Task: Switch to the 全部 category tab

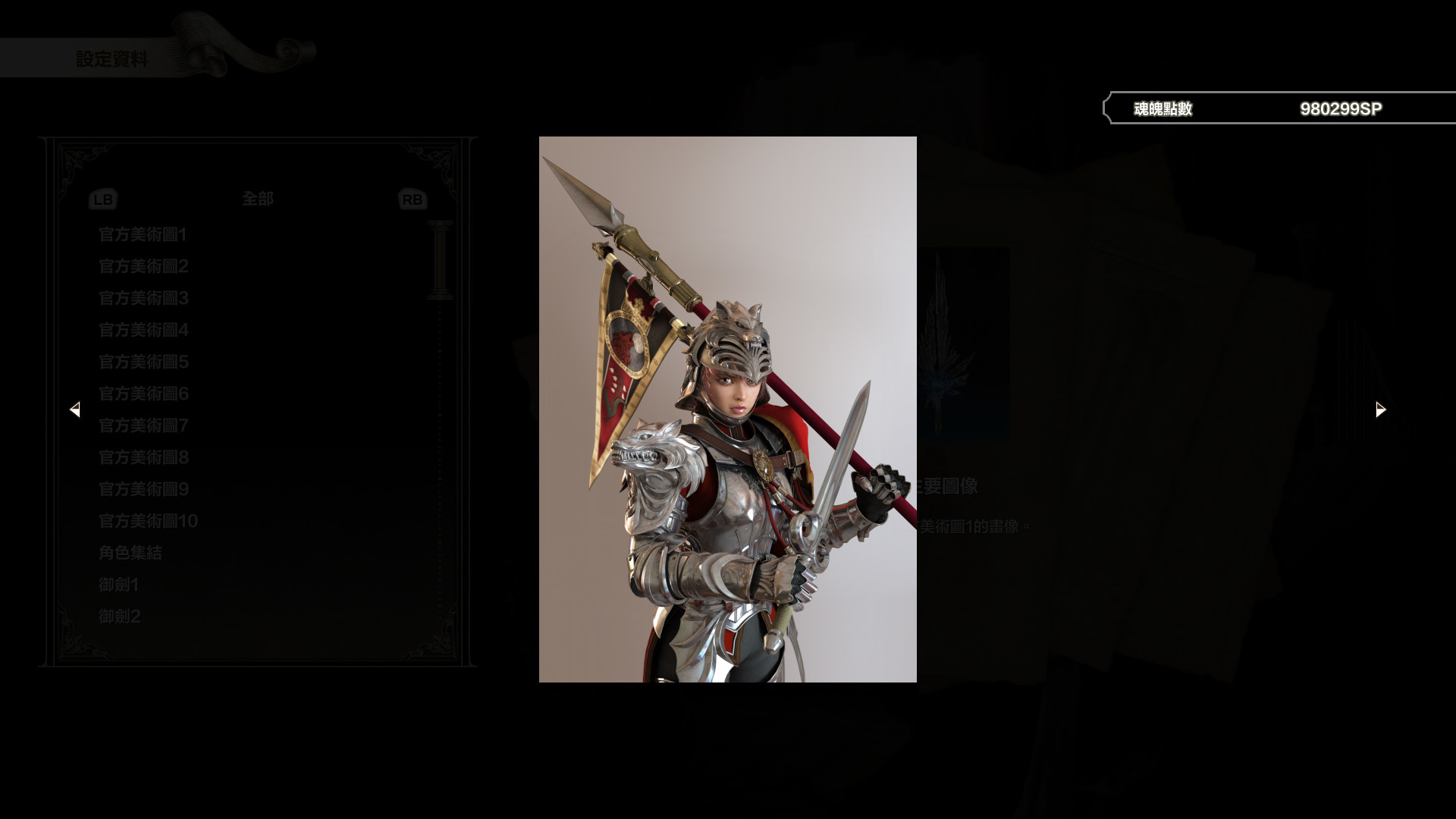Action: click(x=258, y=199)
